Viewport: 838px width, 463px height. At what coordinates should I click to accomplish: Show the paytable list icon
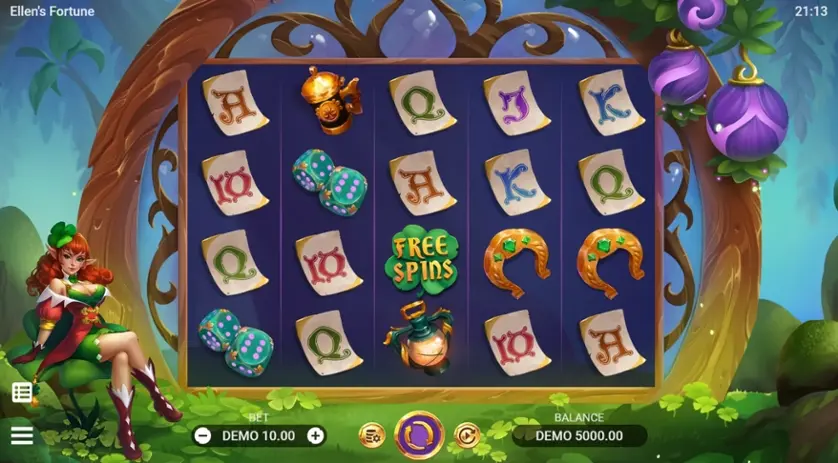pyautogui.click(x=22, y=392)
